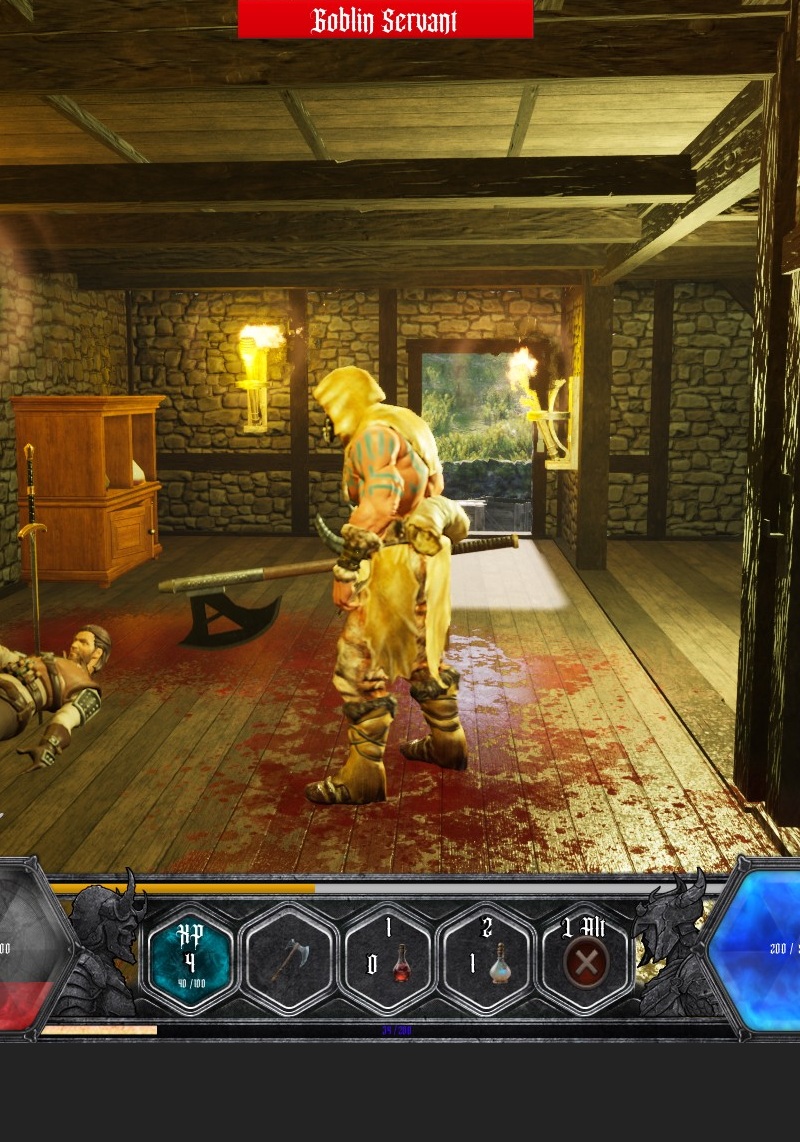800x1142 pixels.
Task: Use the blue mana potion slot
Action: 488,961
